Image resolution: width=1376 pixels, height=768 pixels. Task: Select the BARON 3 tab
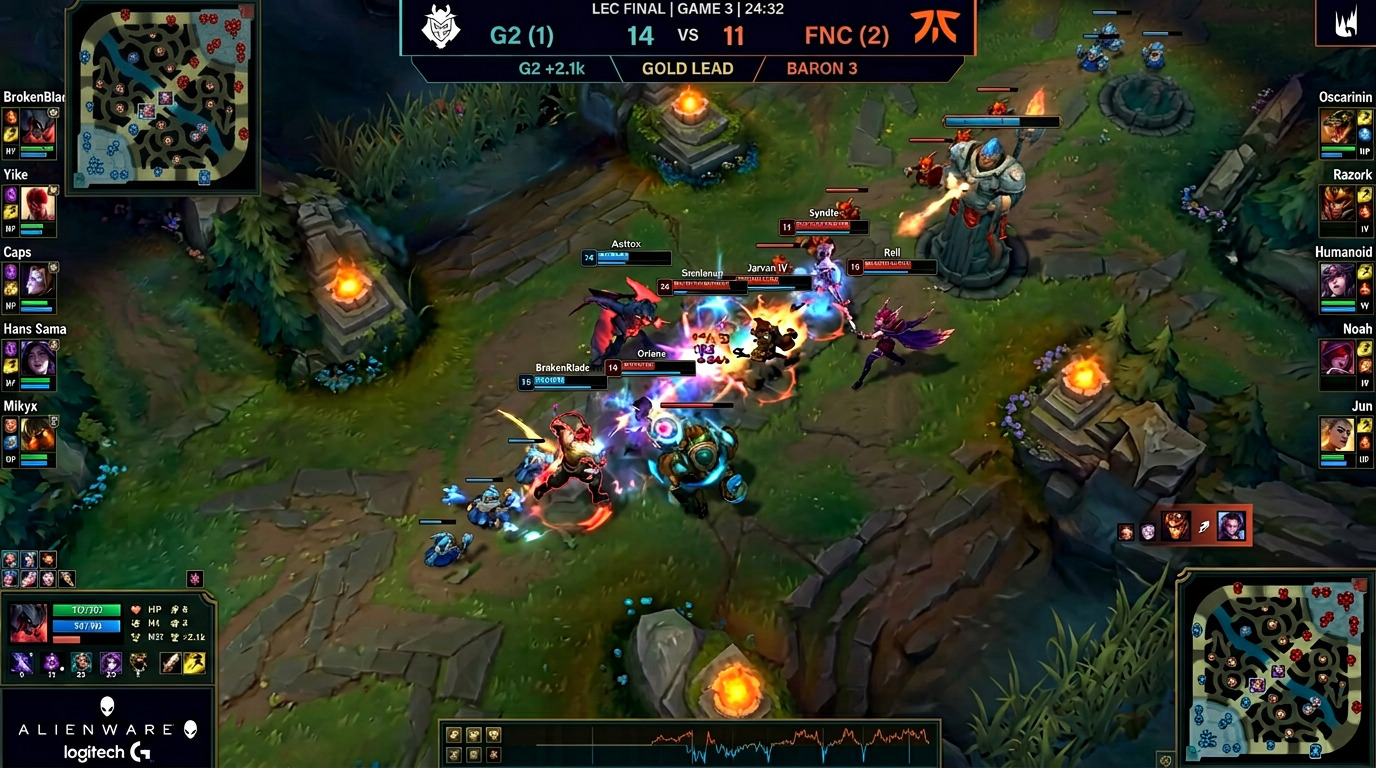(822, 68)
